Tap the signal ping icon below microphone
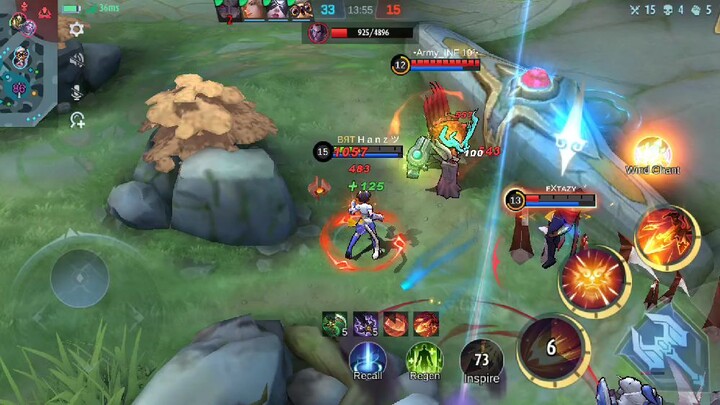Viewport: 720px width, 405px height. coord(76,119)
